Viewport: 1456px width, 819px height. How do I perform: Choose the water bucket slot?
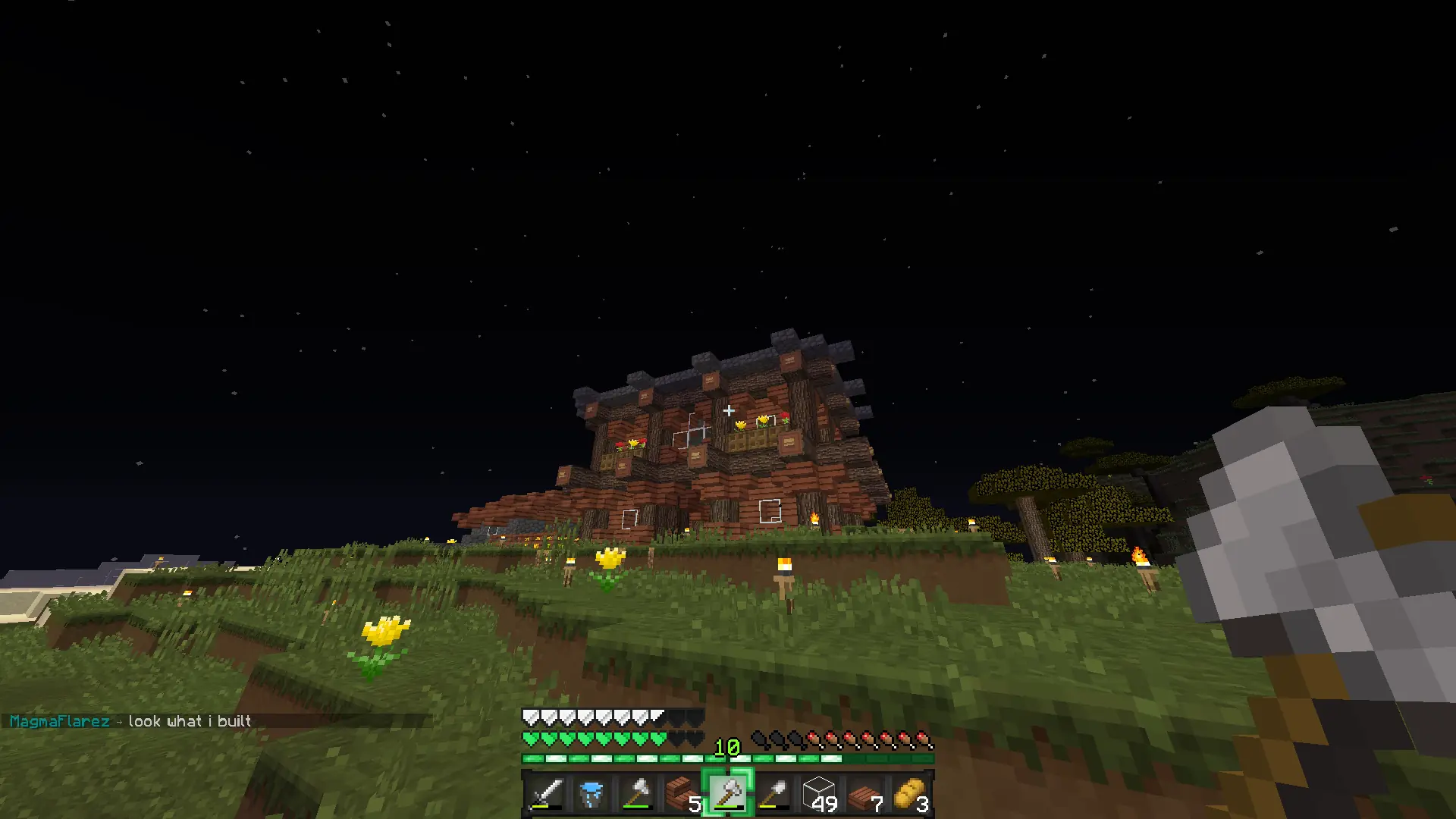tap(591, 793)
